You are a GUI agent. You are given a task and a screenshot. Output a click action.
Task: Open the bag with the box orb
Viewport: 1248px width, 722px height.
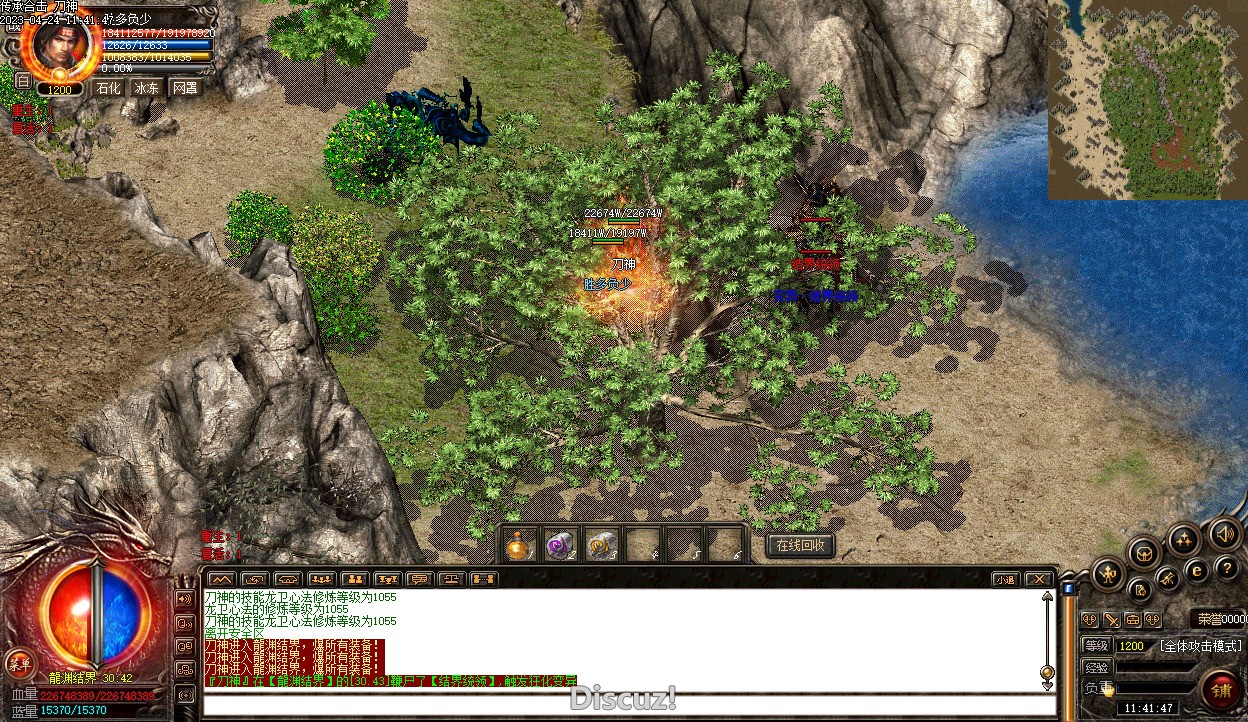[1144, 552]
